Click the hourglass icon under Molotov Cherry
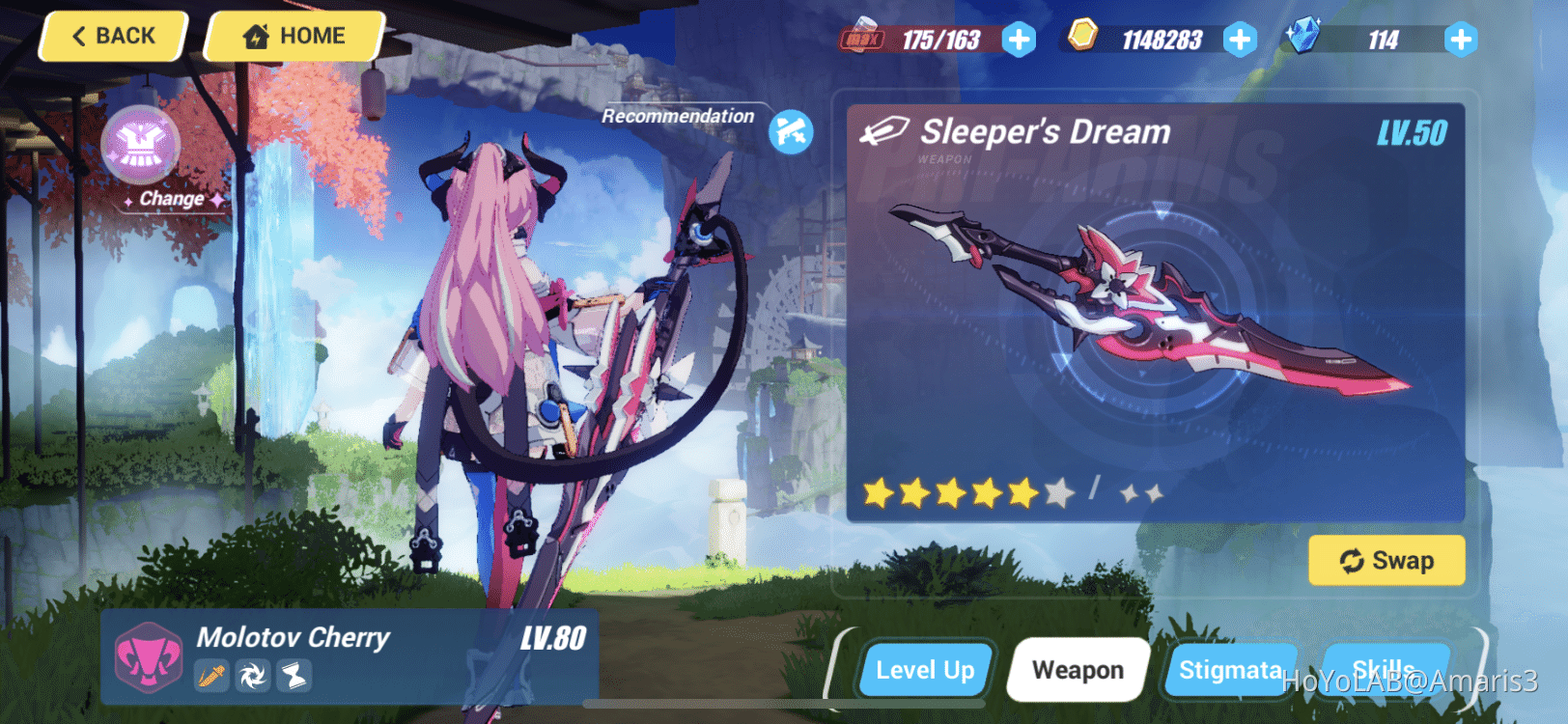 pyautogui.click(x=294, y=678)
